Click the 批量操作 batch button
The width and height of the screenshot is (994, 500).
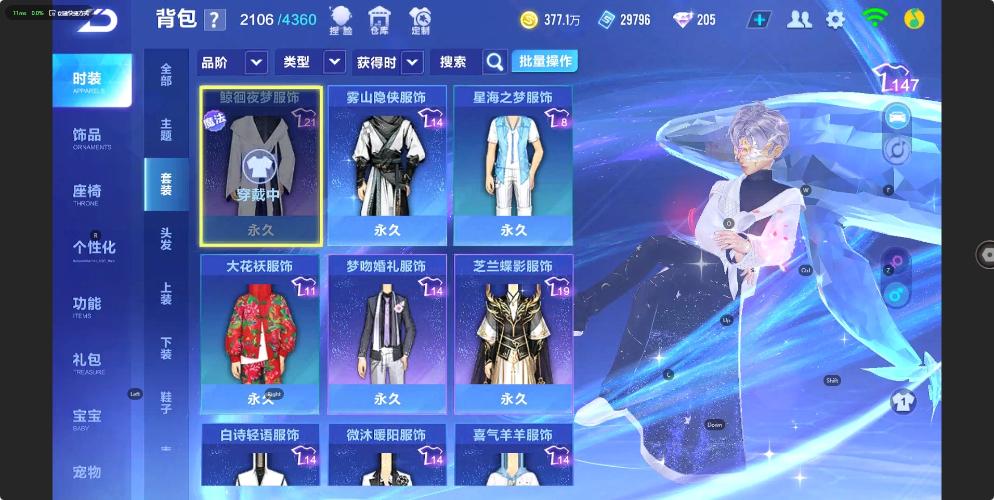(x=545, y=61)
